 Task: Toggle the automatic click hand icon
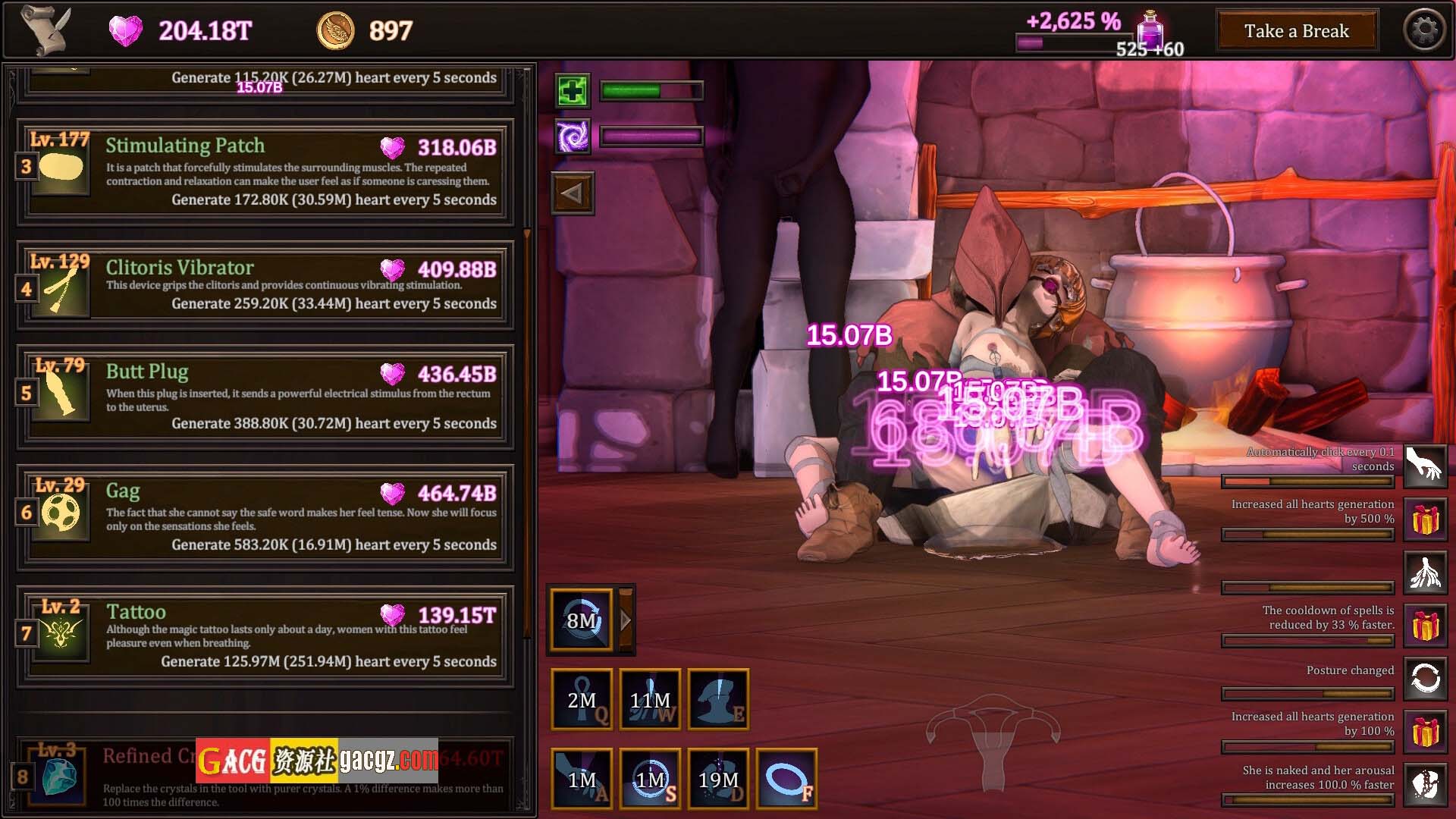point(1425,466)
